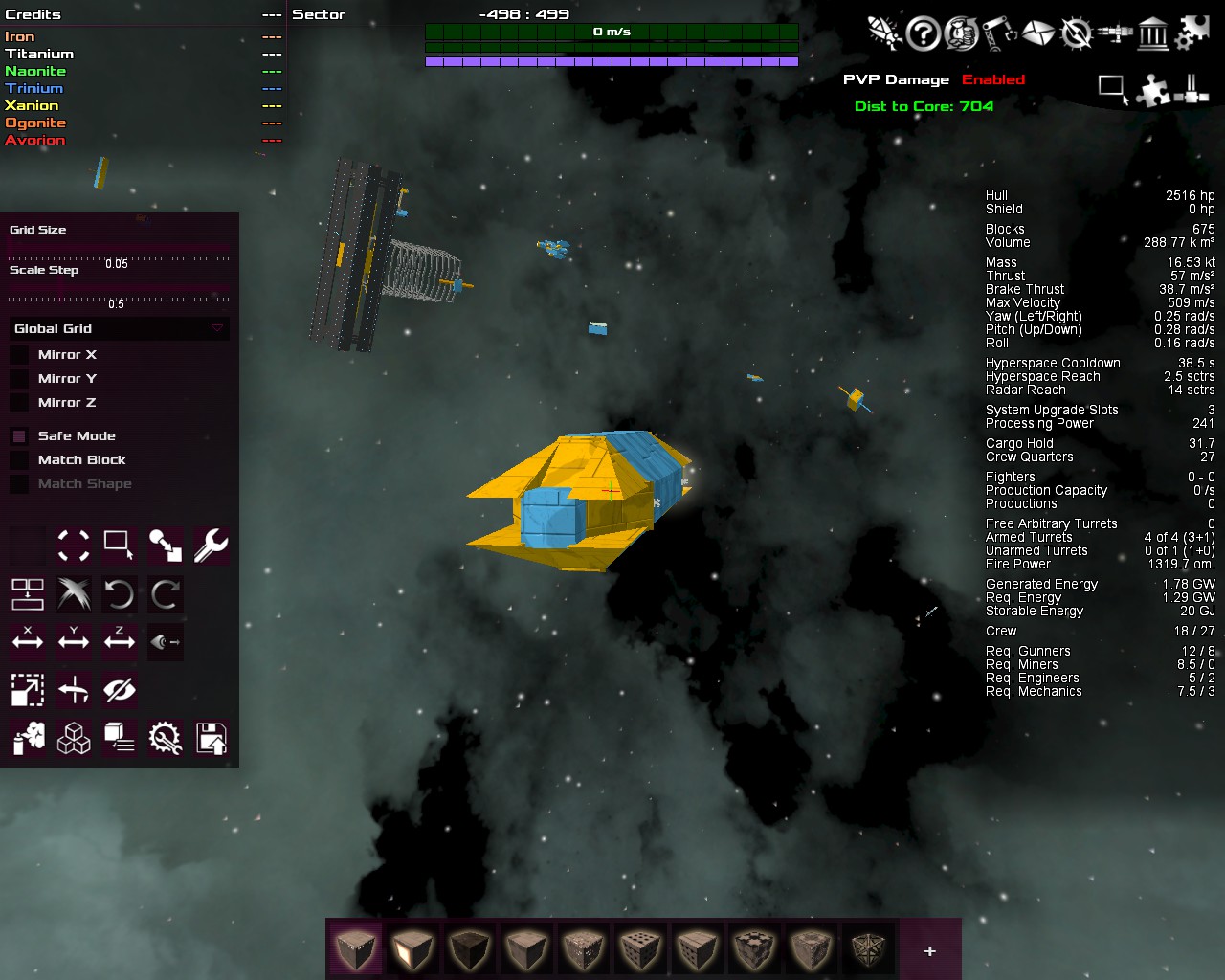Toggle the crossed-out eye visibility button

(119, 689)
